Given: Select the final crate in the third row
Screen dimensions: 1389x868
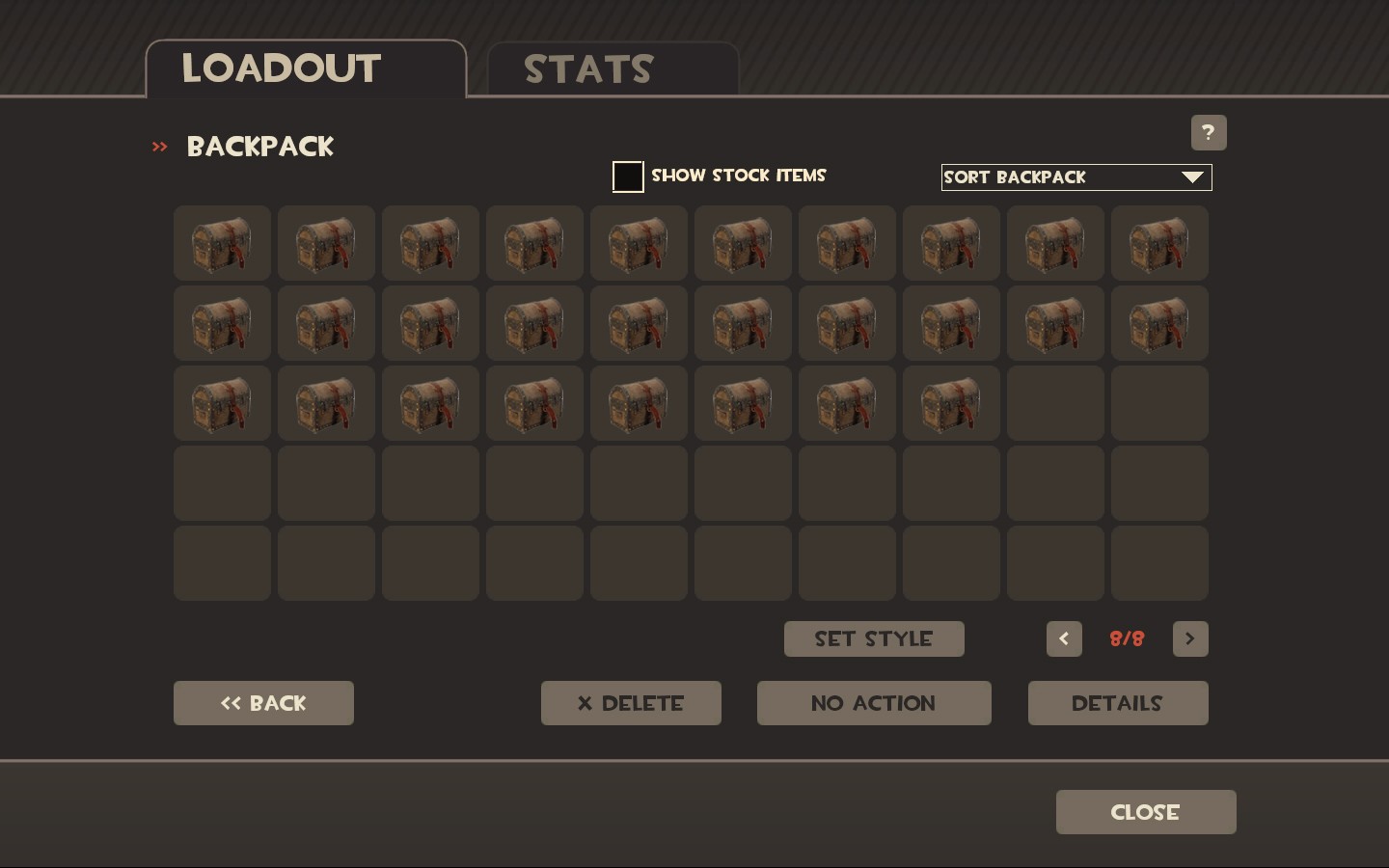Looking at the screenshot, I should click(951, 403).
